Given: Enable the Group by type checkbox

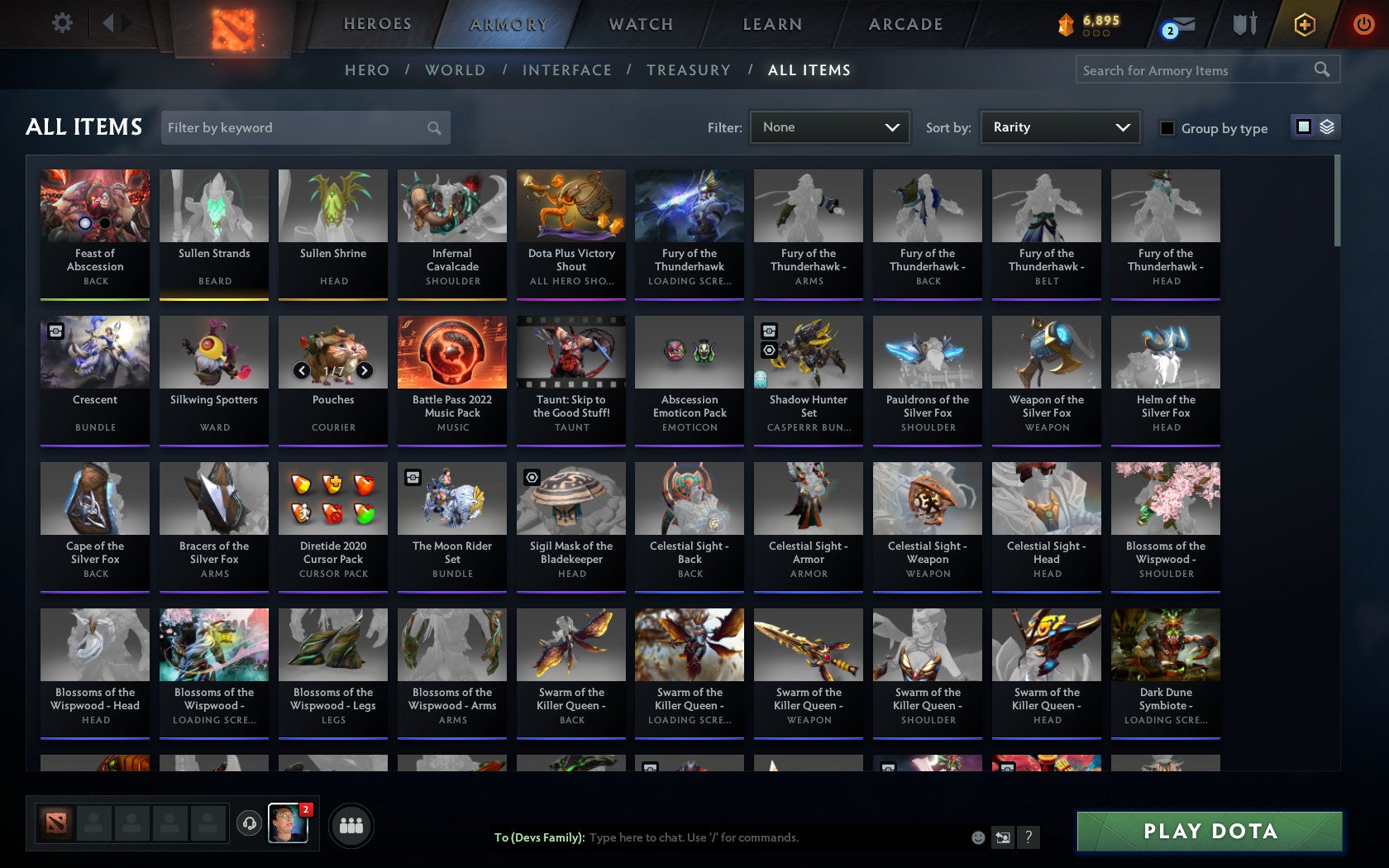Looking at the screenshot, I should click(x=1166, y=129).
